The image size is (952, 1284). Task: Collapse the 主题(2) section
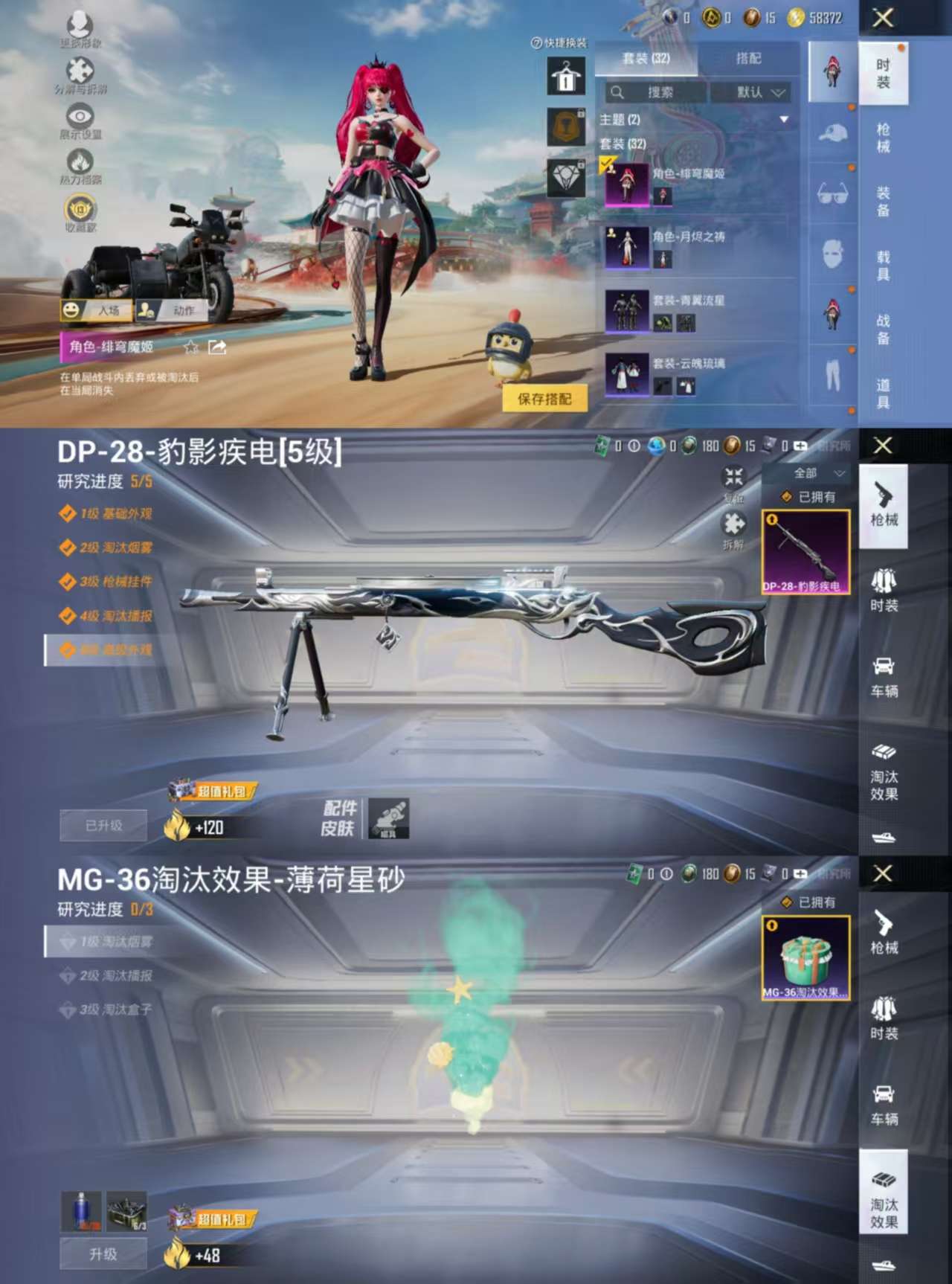coord(783,119)
